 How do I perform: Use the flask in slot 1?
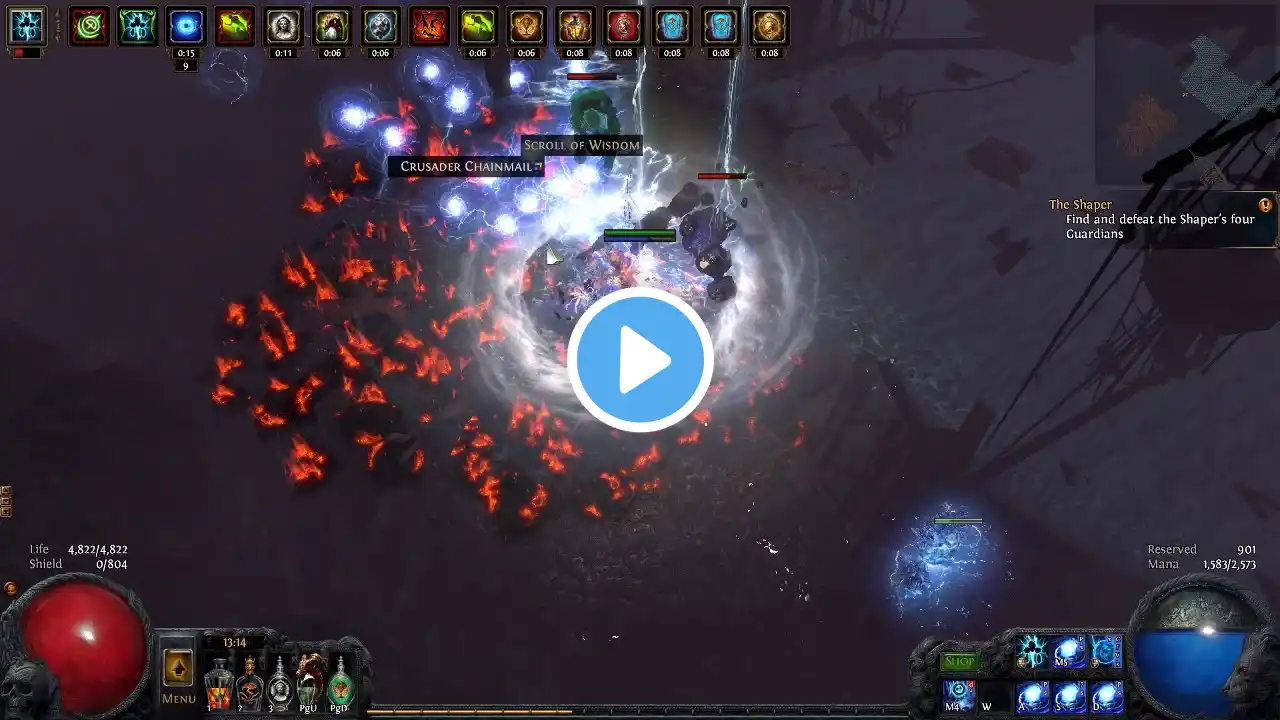click(219, 686)
